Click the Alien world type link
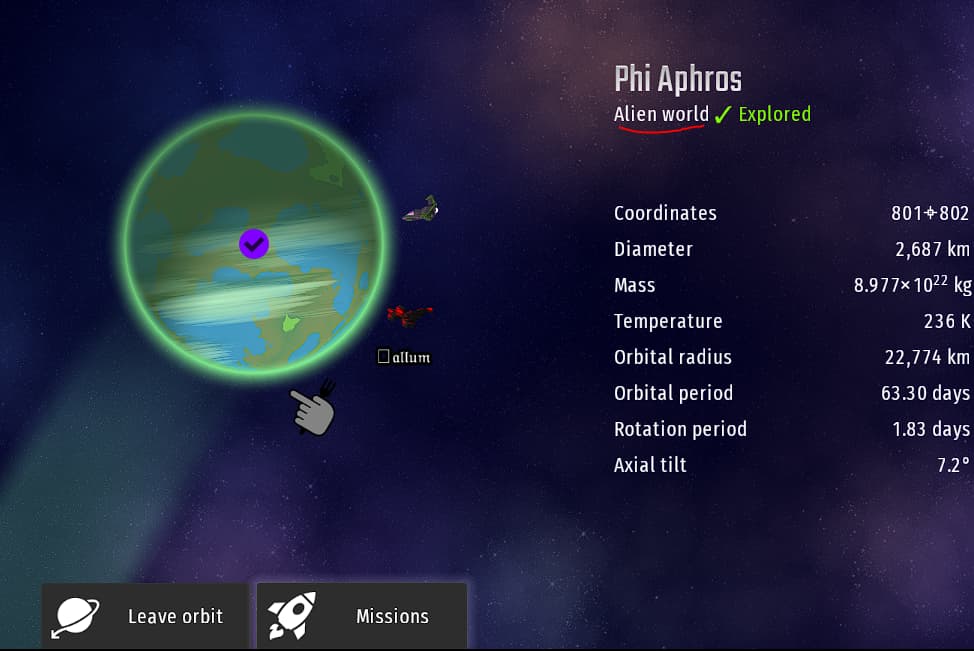The width and height of the screenshot is (974, 651). [661, 114]
